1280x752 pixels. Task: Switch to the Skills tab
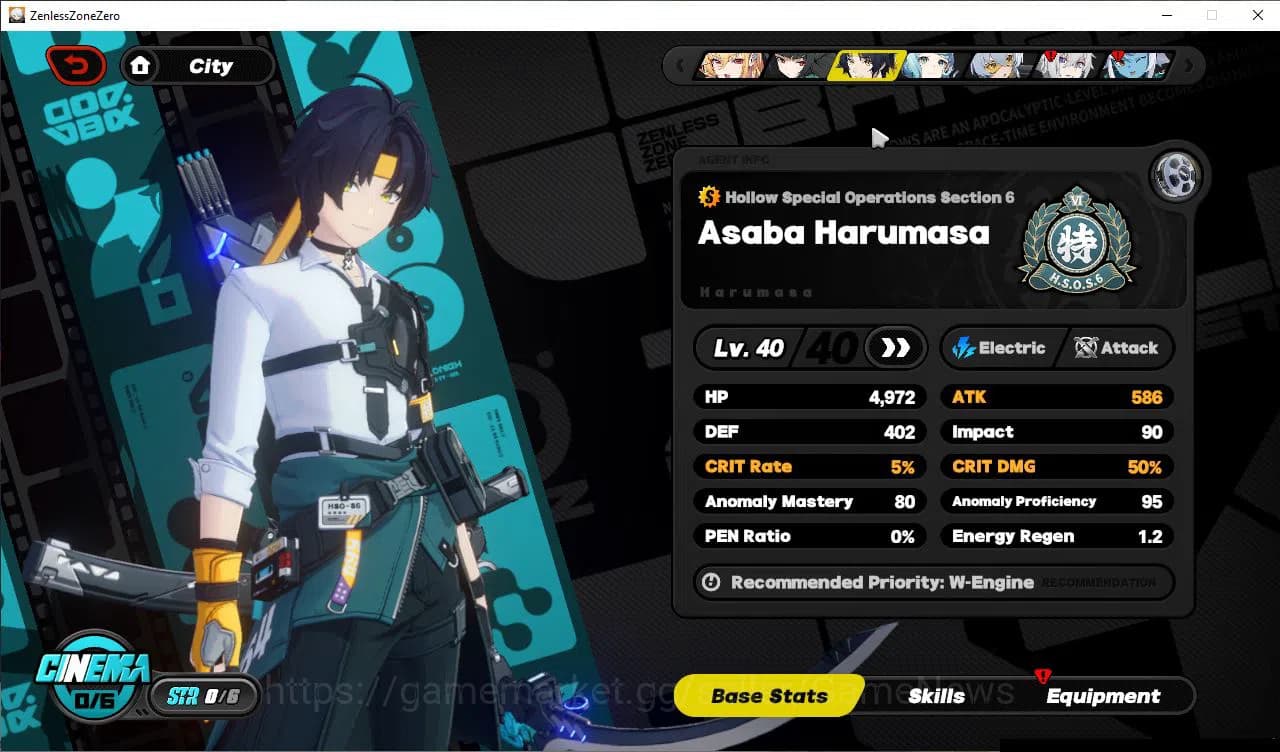936,696
